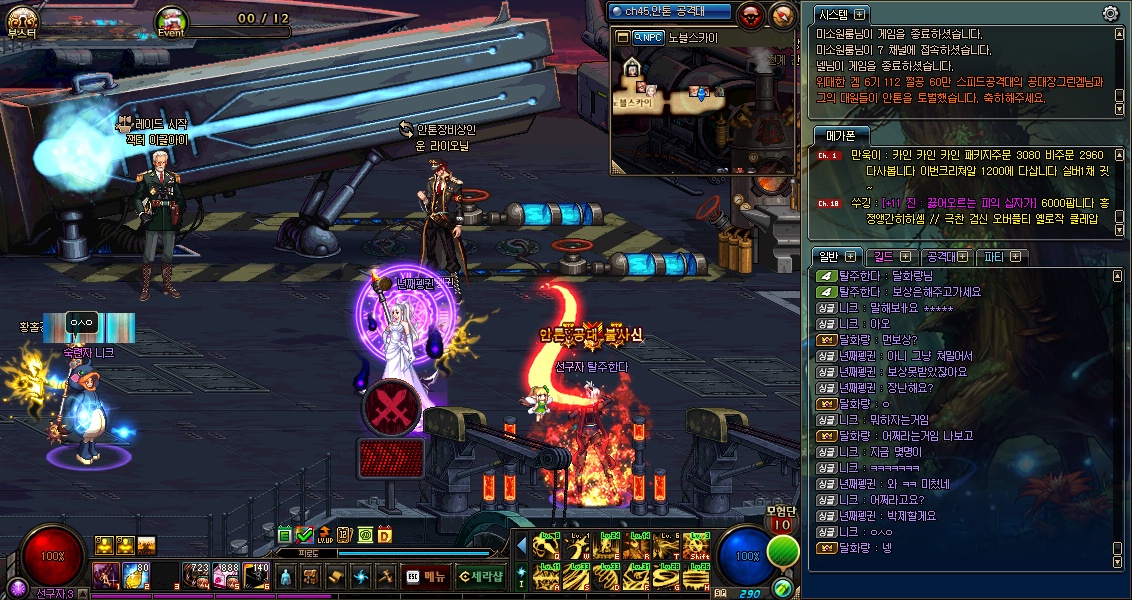Click the compass icon beside the skull
This screenshot has width=1132, height=600.
click(783, 14)
